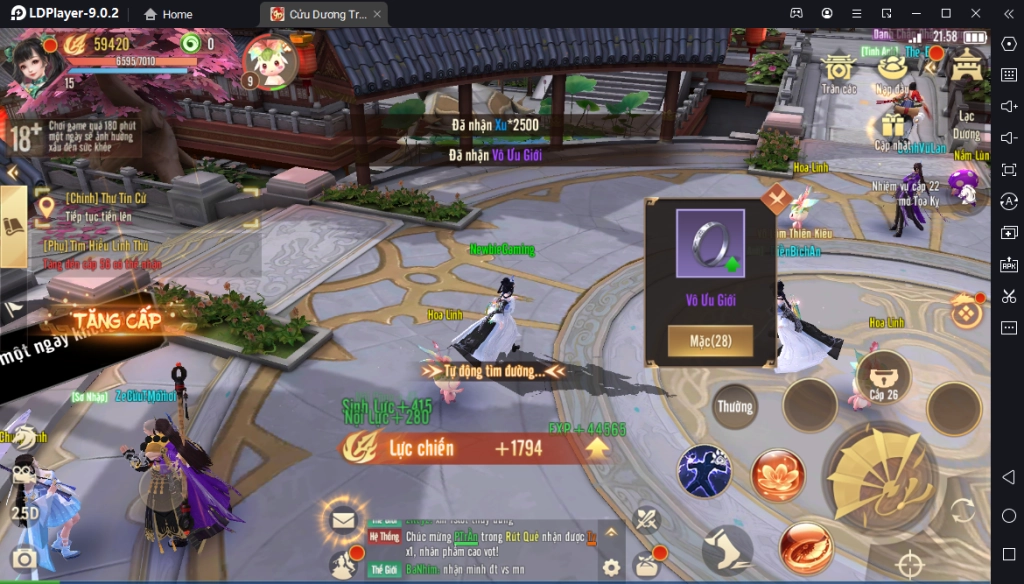Open chat settings gear

pos(611,567)
